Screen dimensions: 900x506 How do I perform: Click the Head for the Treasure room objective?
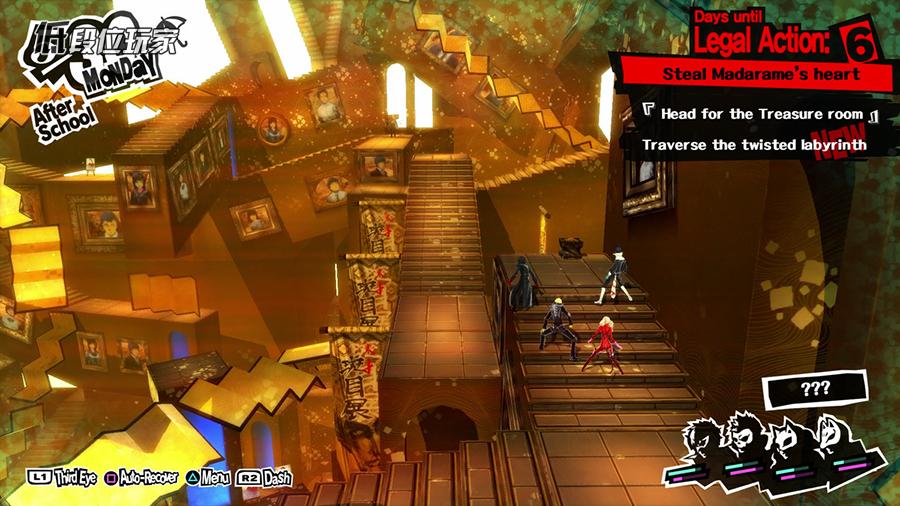point(762,114)
